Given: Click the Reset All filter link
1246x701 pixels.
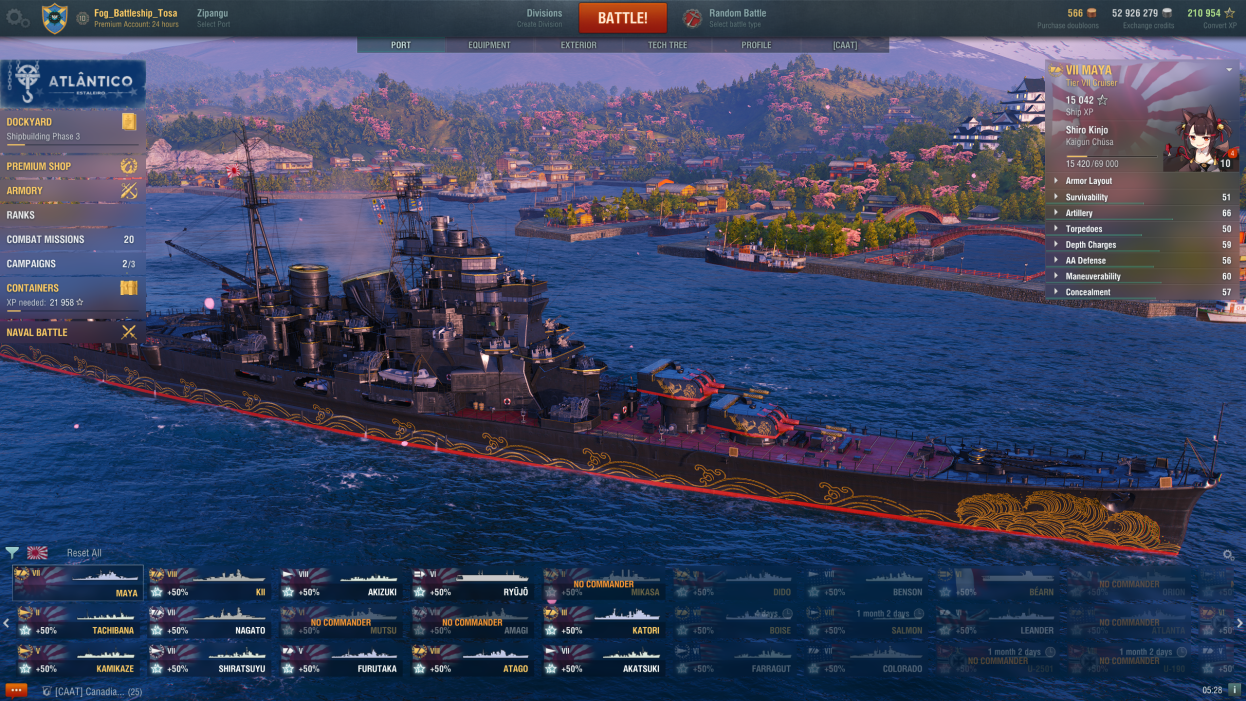Looking at the screenshot, I should pyautogui.click(x=84, y=553).
